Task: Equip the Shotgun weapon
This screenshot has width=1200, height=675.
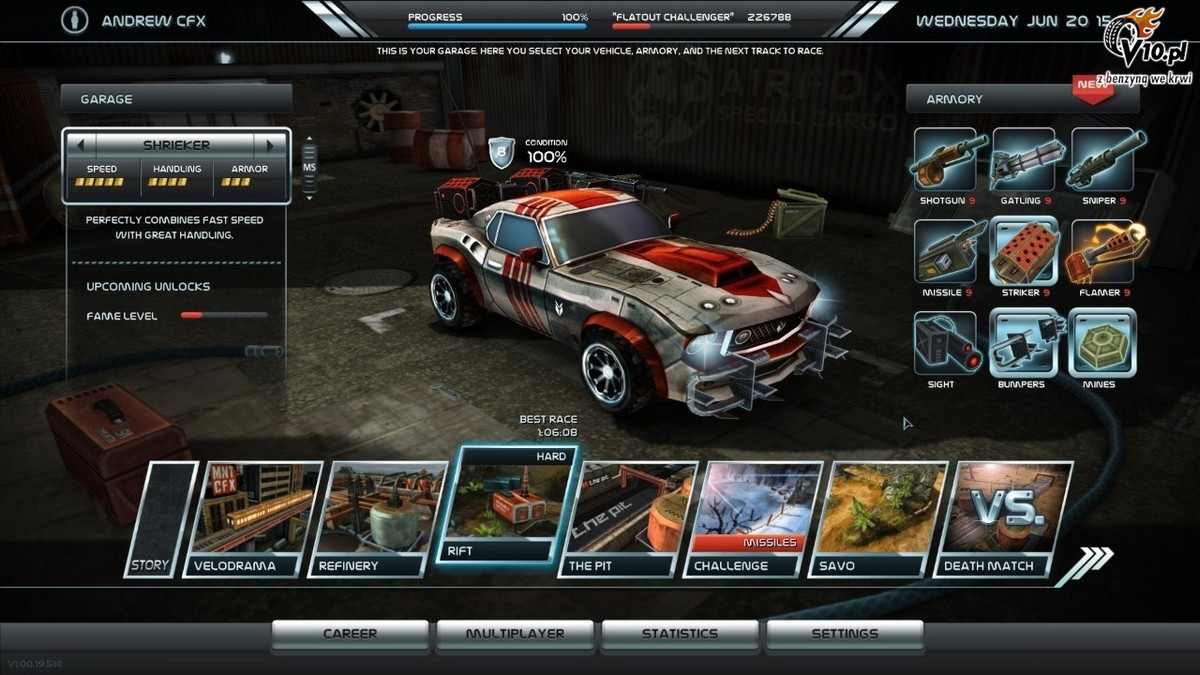Action: pos(944,160)
